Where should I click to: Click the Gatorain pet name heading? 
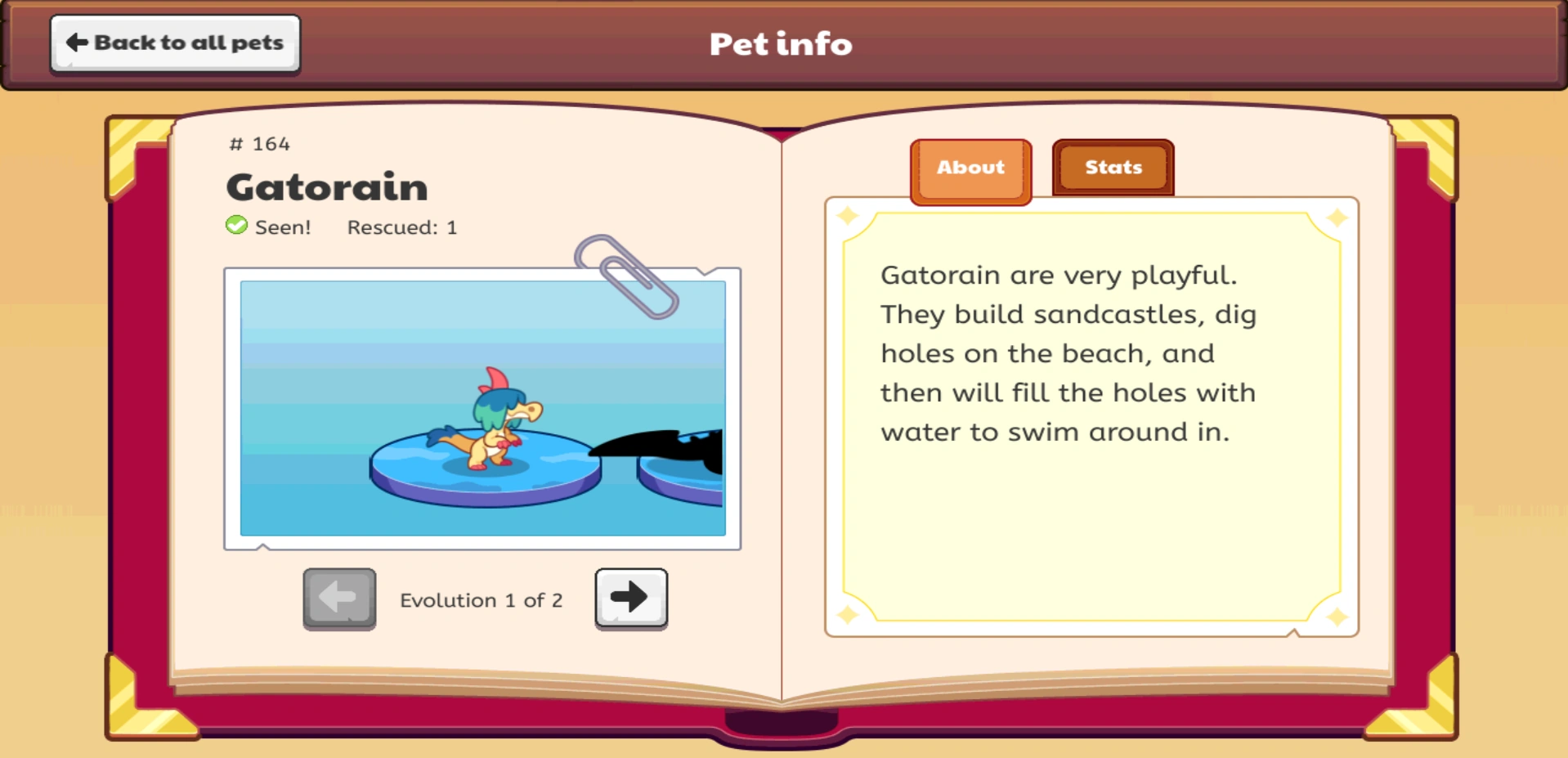pyautogui.click(x=326, y=186)
